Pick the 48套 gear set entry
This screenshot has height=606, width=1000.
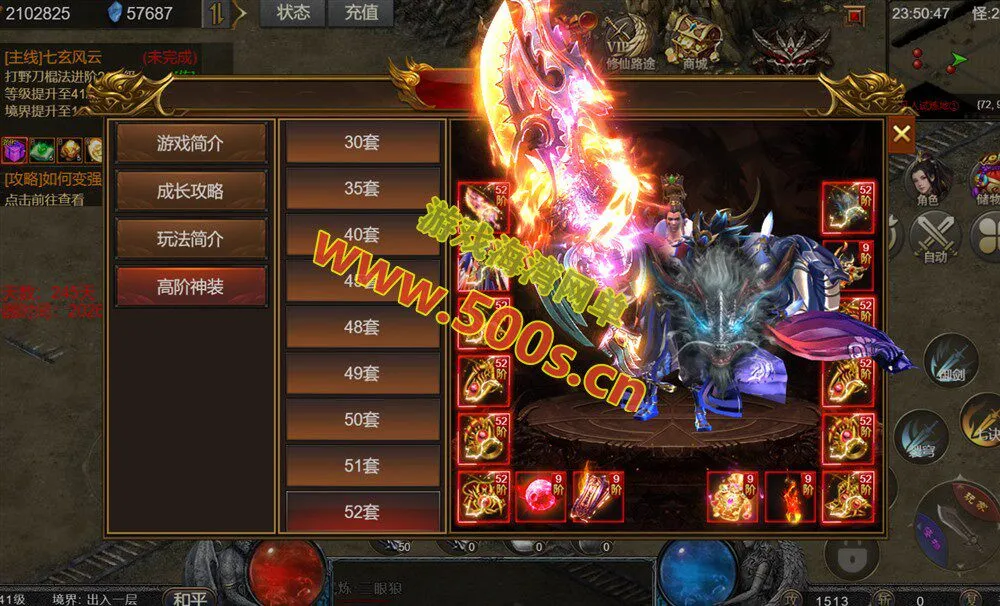(x=362, y=327)
